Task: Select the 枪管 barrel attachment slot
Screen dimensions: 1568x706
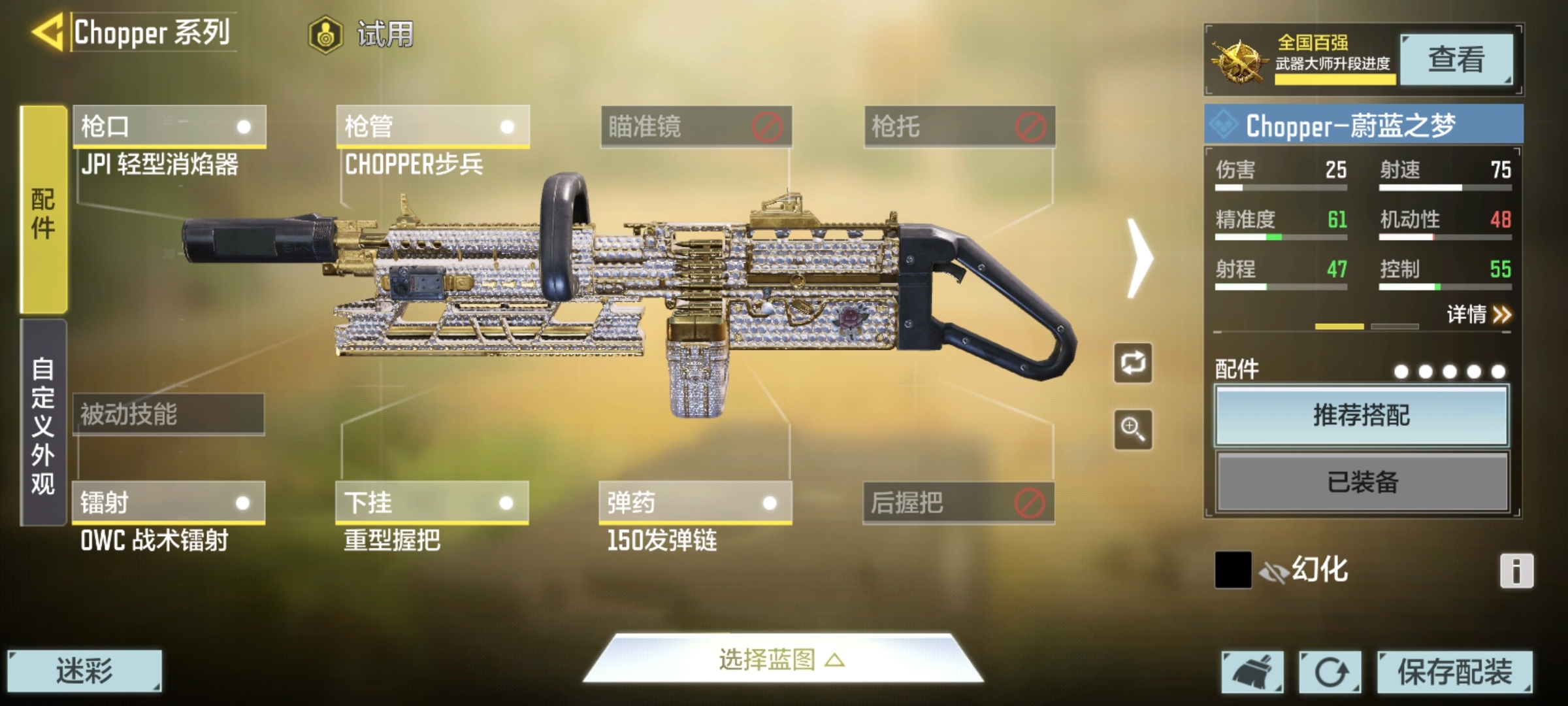Action: 433,126
